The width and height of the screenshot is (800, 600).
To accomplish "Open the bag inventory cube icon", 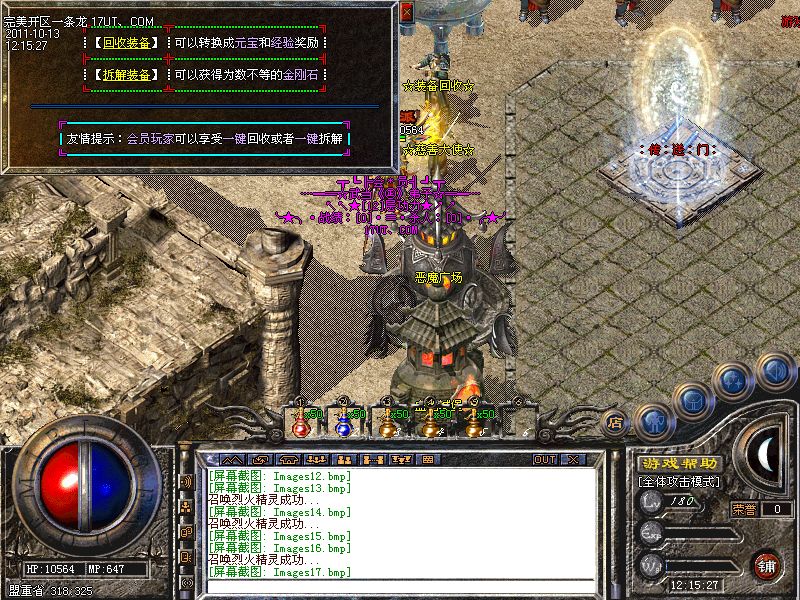I will pos(693,401).
